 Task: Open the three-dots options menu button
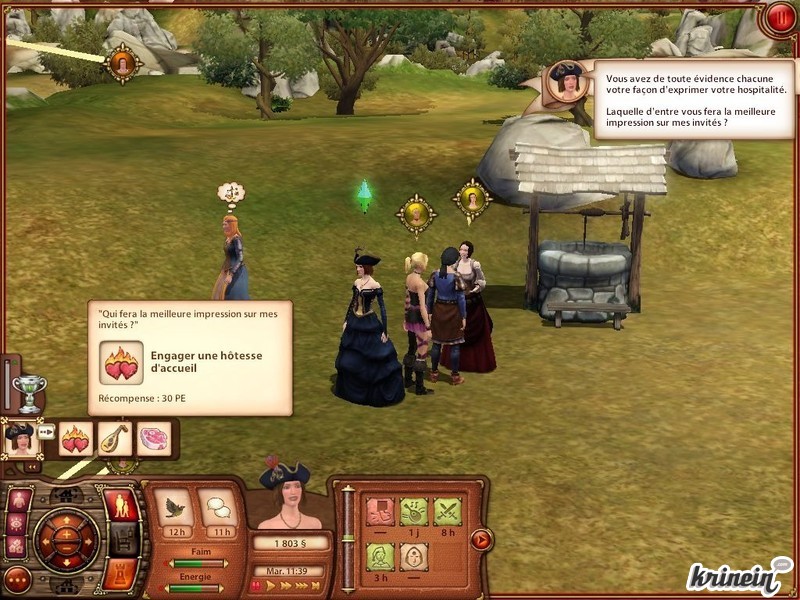[17, 578]
